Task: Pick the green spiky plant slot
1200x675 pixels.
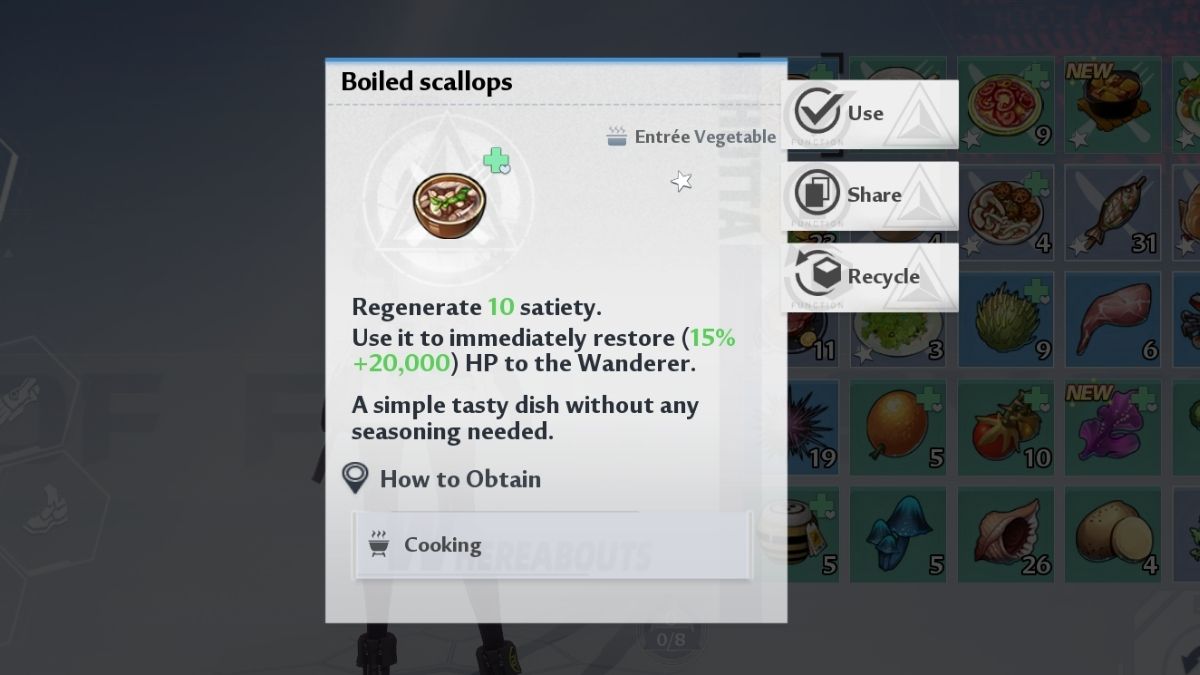Action: tap(1004, 318)
